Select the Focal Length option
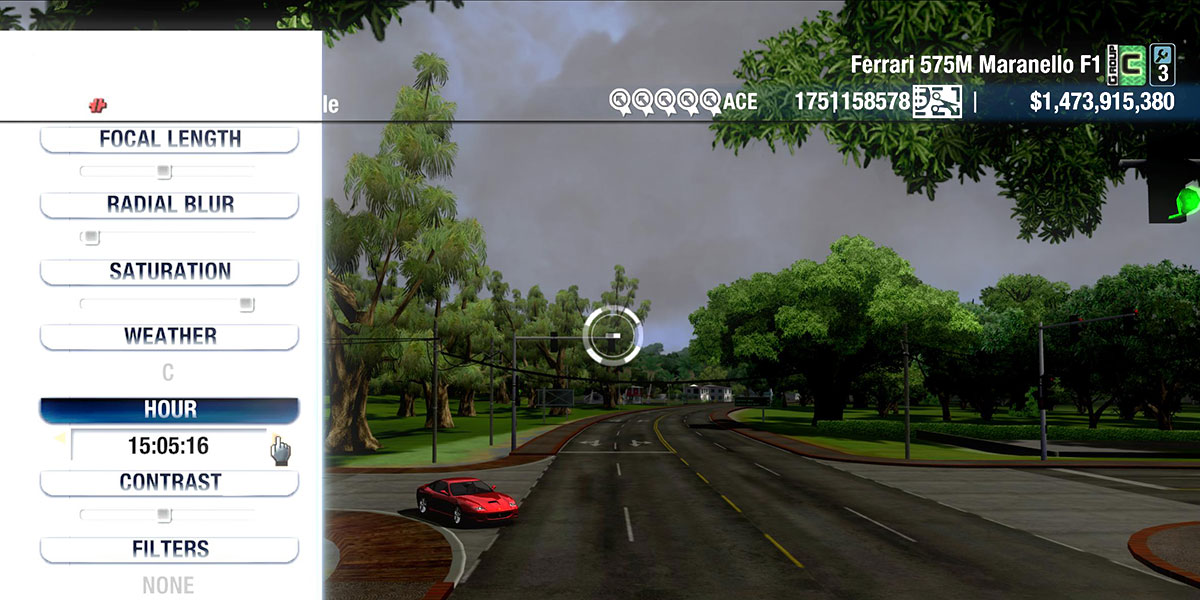1200x600 pixels. [x=169, y=140]
